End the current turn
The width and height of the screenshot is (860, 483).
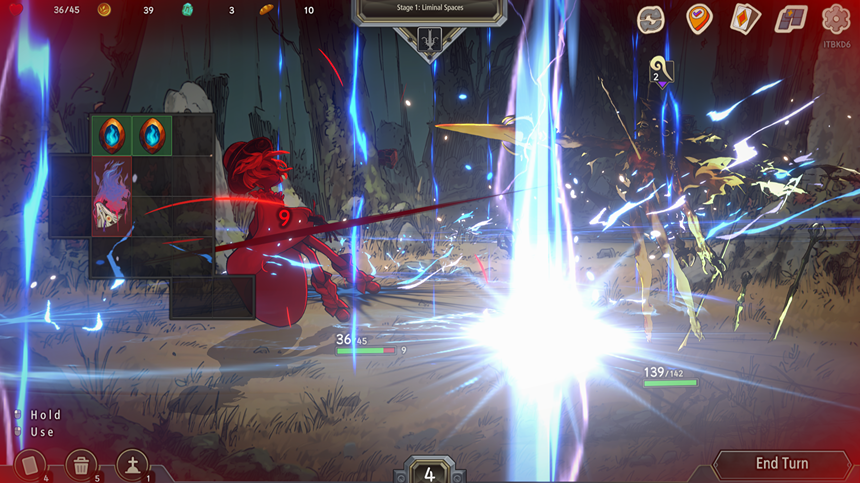click(781, 464)
